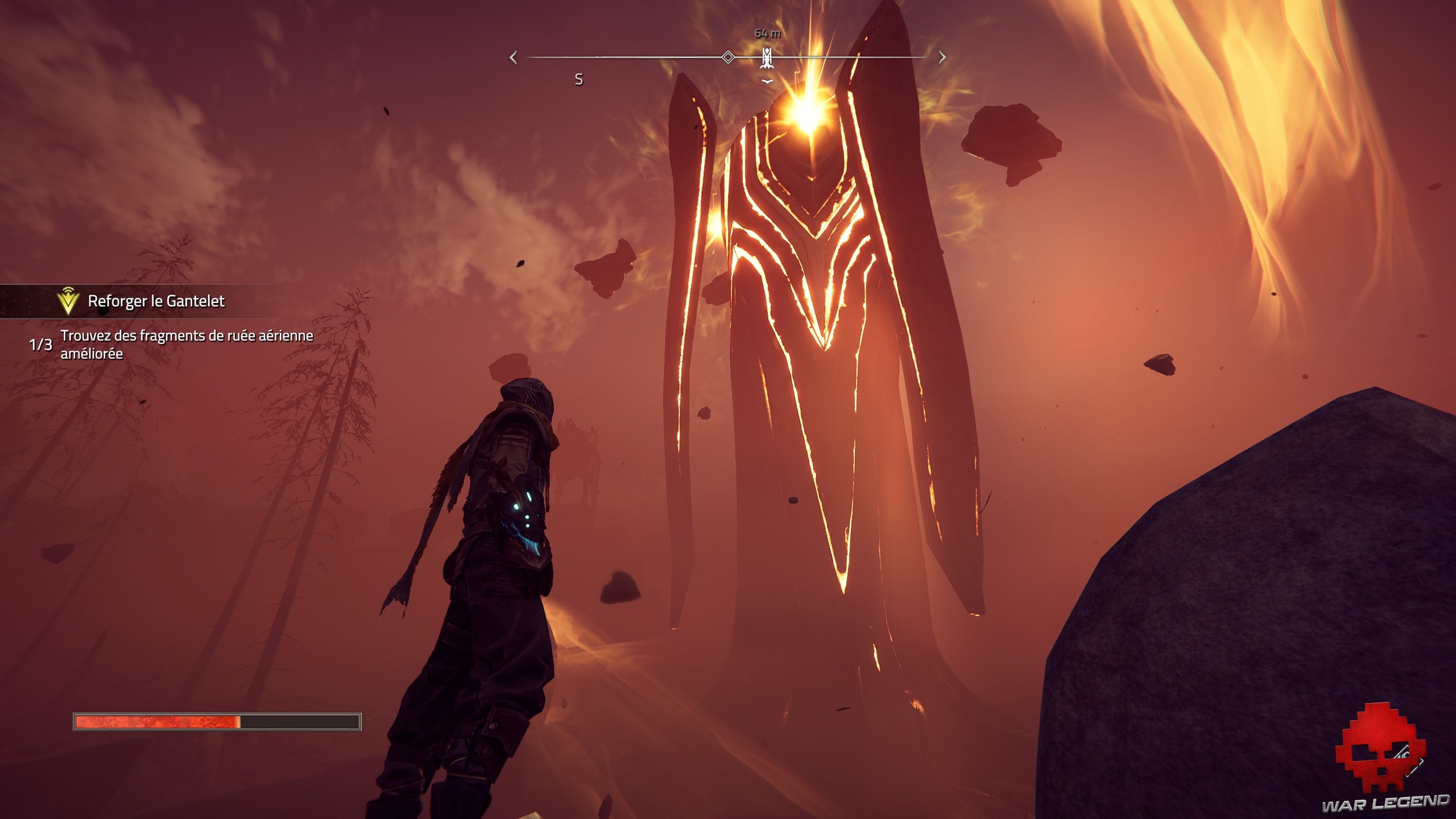The height and width of the screenshot is (819, 1456).
Task: Select the 64 m objective marker on compass
Action: pyautogui.click(x=767, y=58)
